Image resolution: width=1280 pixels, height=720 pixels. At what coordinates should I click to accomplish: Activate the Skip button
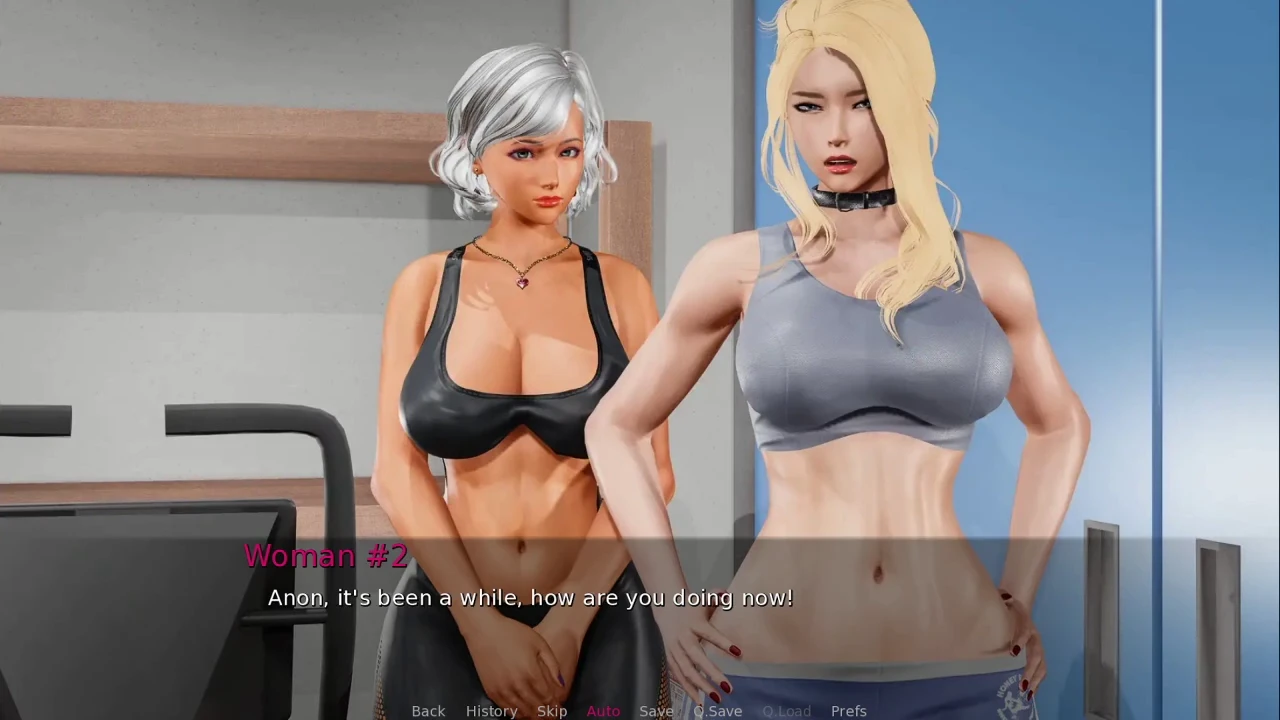point(552,711)
